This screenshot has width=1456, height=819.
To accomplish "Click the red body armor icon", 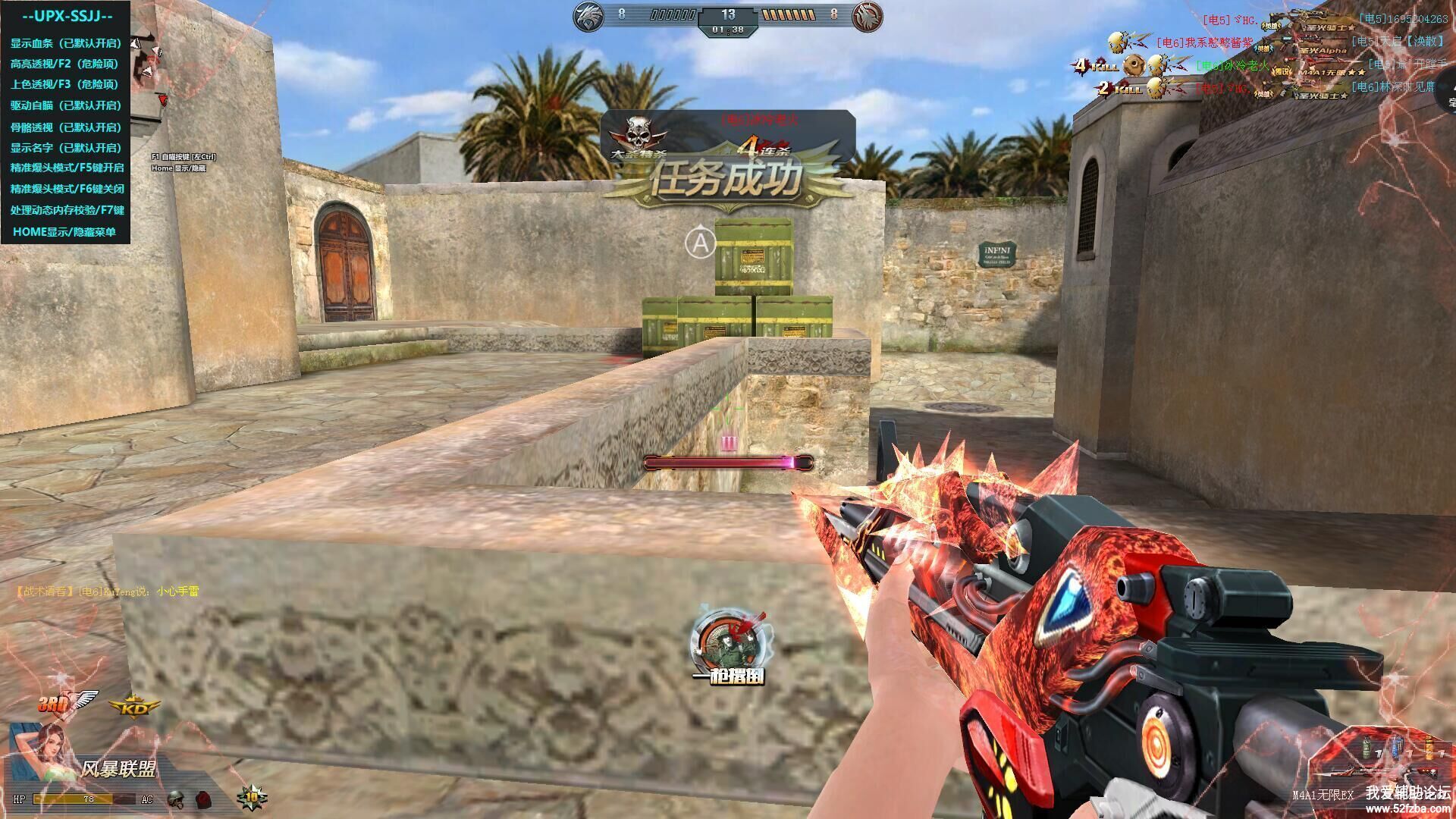I will pyautogui.click(x=202, y=799).
